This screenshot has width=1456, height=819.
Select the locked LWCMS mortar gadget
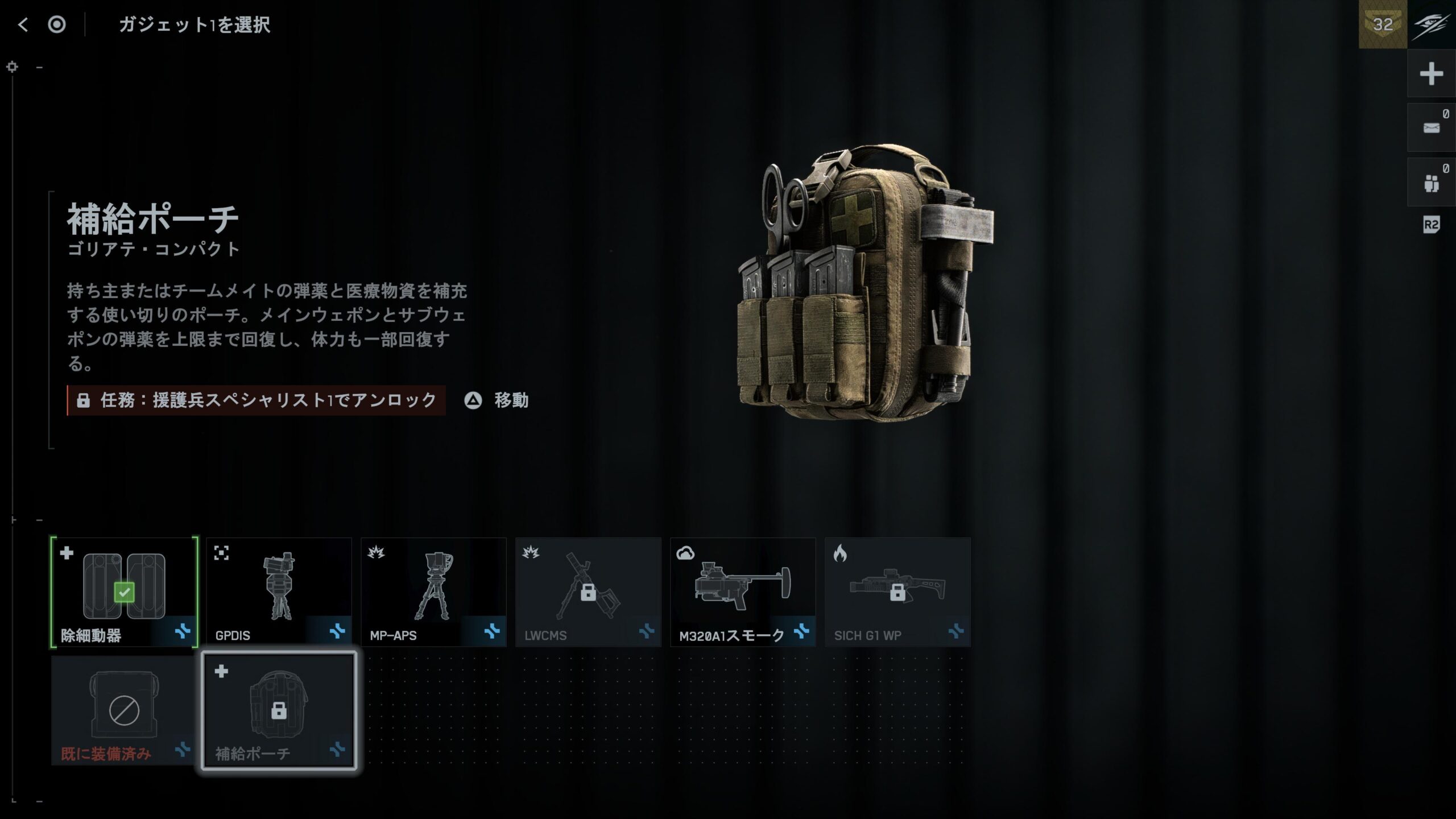pos(588,592)
